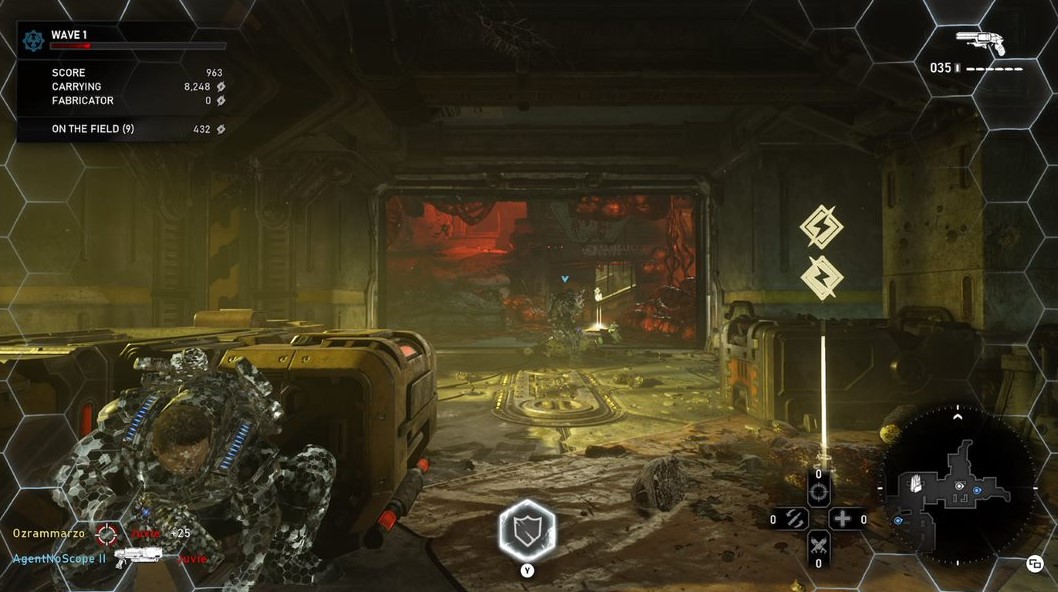Select the plus sign d-pad slot
This screenshot has width=1058, height=592.
coord(842,519)
